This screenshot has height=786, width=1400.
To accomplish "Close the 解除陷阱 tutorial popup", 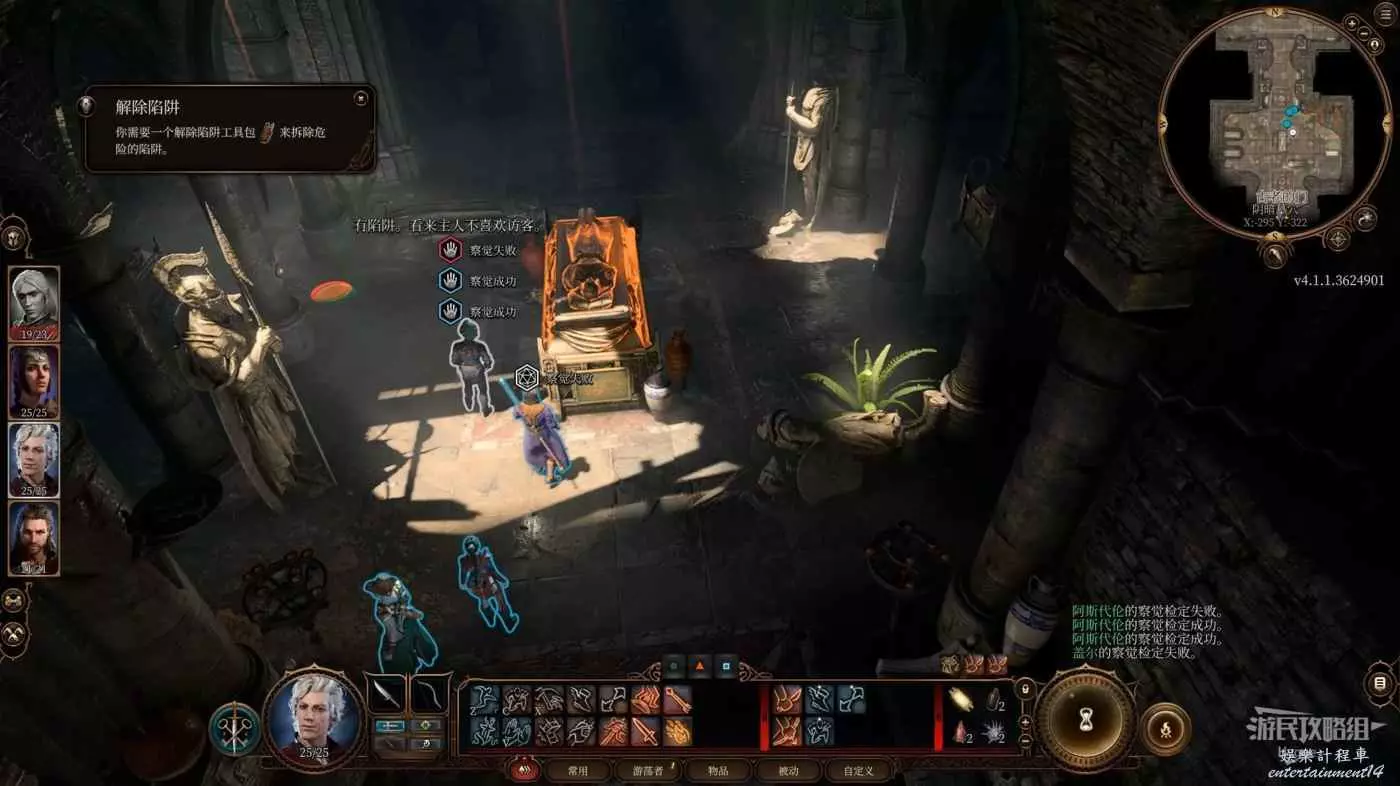I will tap(360, 98).
